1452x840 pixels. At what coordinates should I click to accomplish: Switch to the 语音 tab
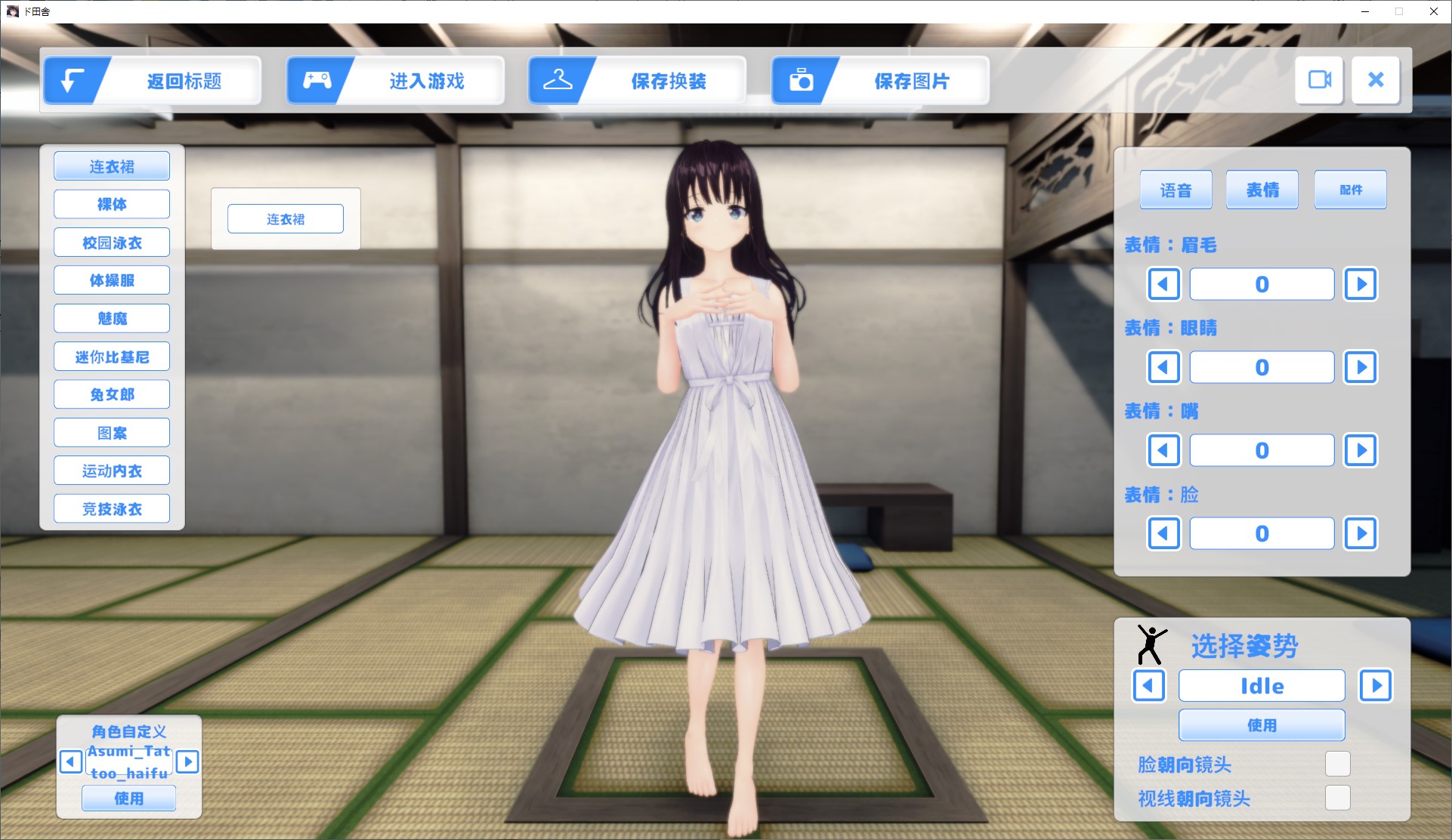[x=1176, y=190]
